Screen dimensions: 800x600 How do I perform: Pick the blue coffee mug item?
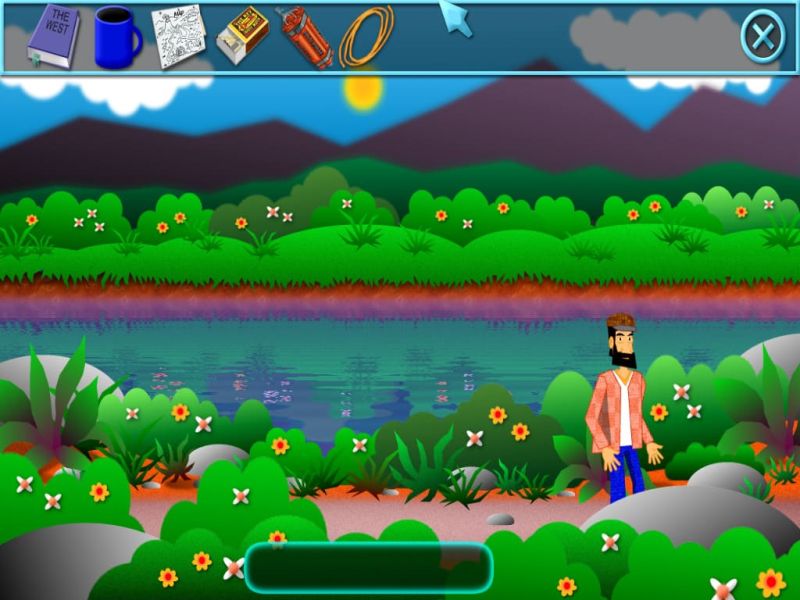[117, 37]
